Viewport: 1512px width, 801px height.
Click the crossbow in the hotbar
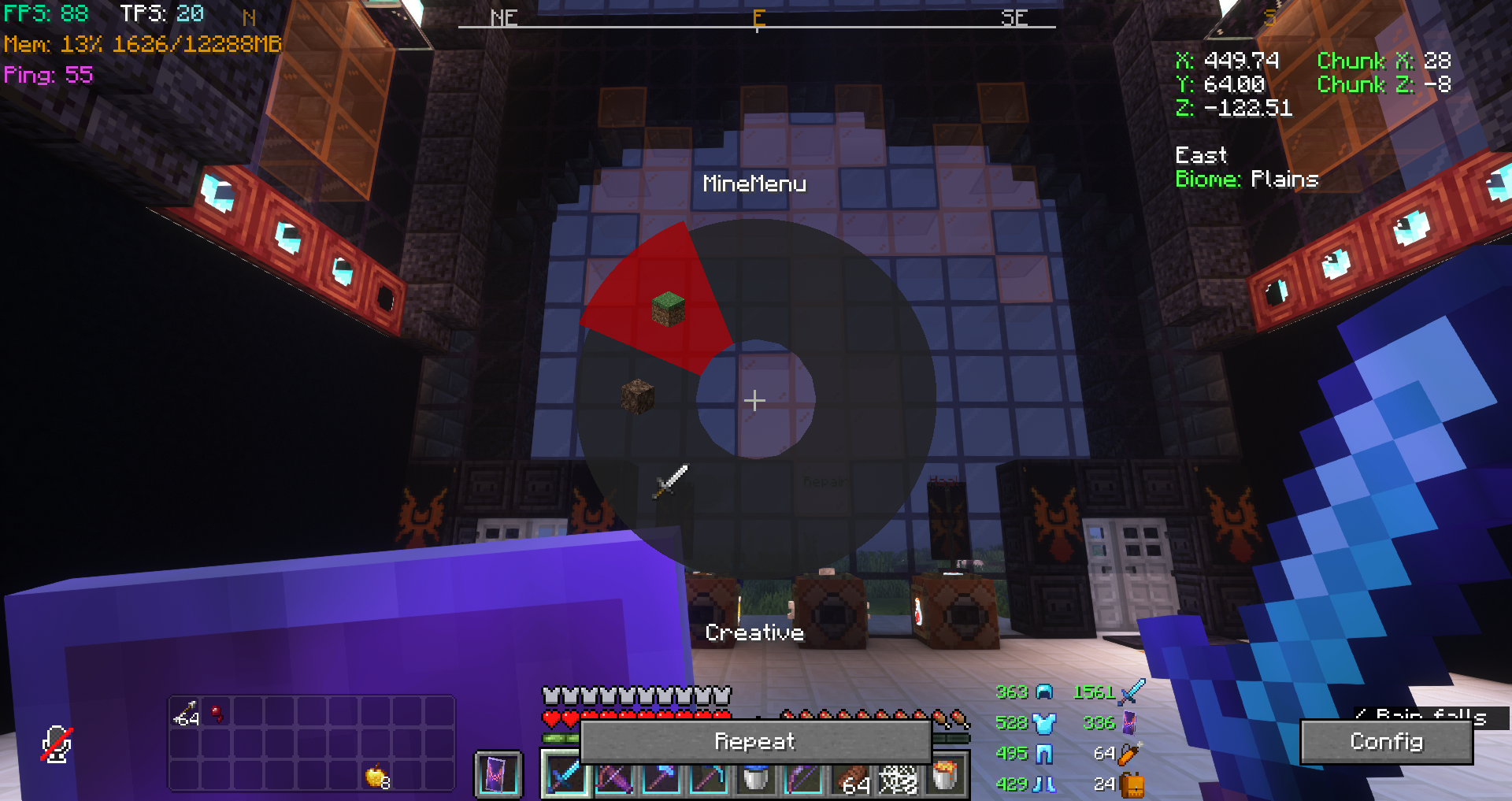(x=614, y=780)
